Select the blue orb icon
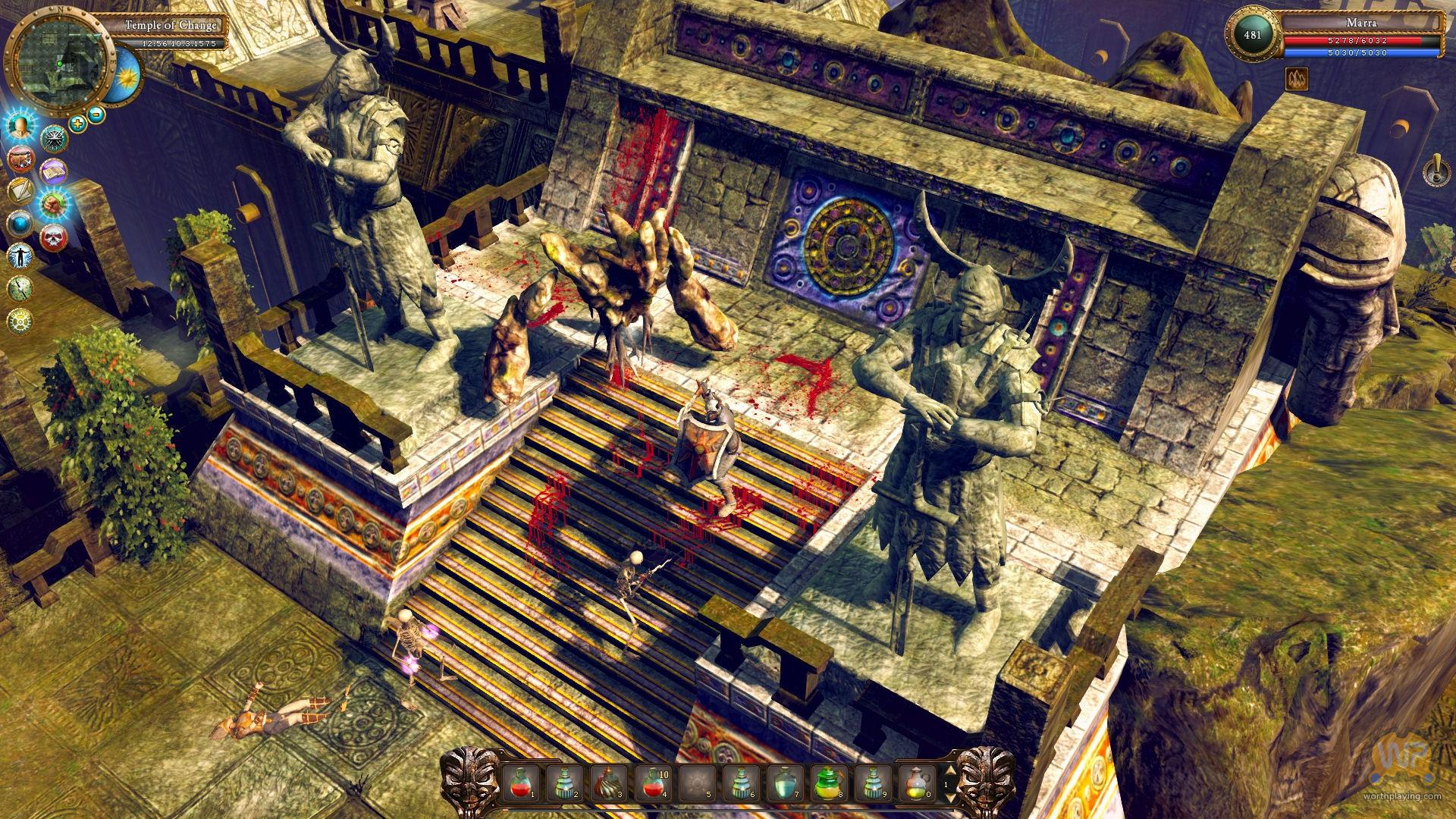 [x=20, y=224]
